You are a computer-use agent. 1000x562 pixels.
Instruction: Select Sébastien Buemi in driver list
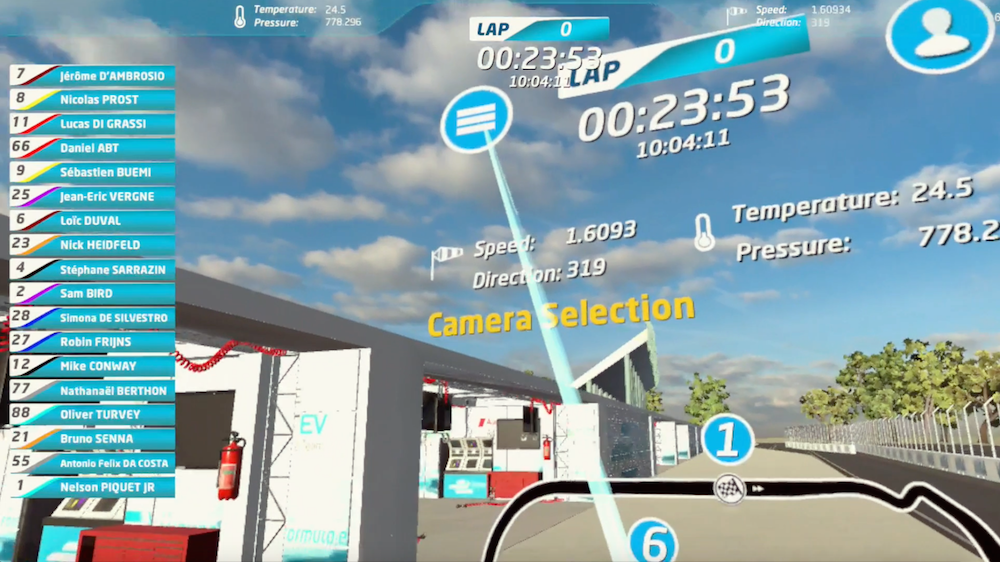(92, 172)
